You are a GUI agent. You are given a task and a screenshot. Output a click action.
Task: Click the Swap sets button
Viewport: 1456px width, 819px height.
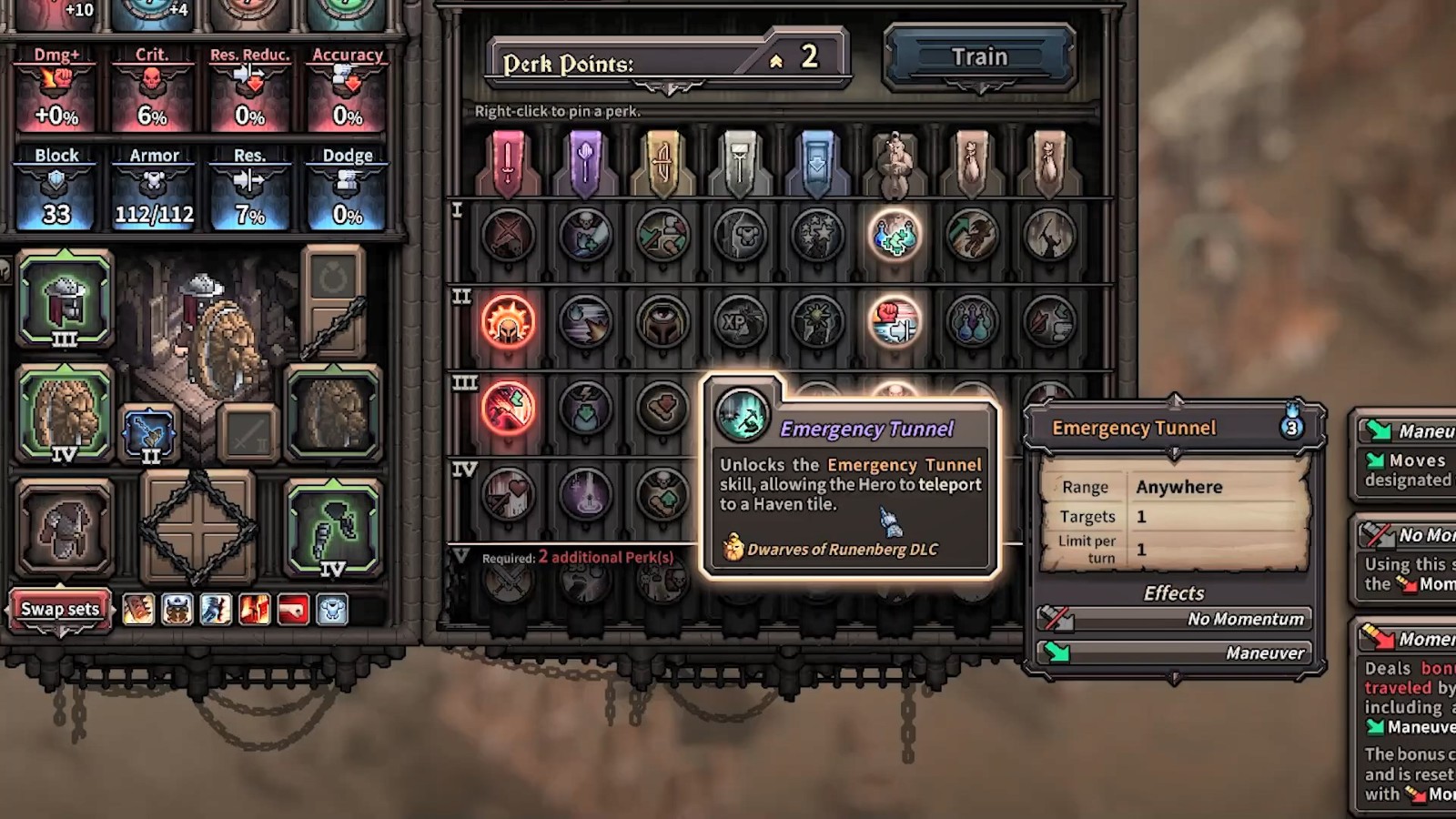tap(60, 609)
